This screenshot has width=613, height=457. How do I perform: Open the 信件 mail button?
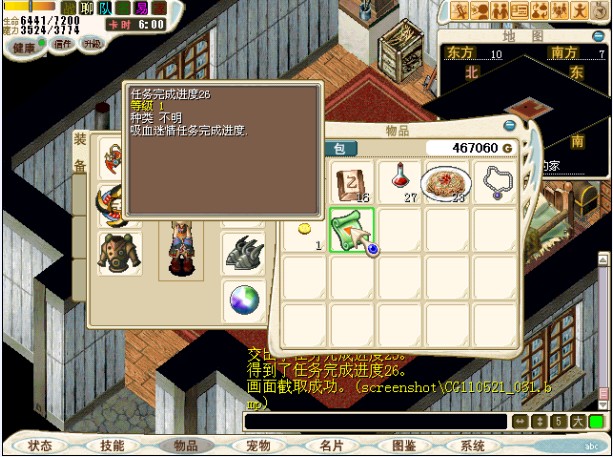pyautogui.click(x=63, y=44)
